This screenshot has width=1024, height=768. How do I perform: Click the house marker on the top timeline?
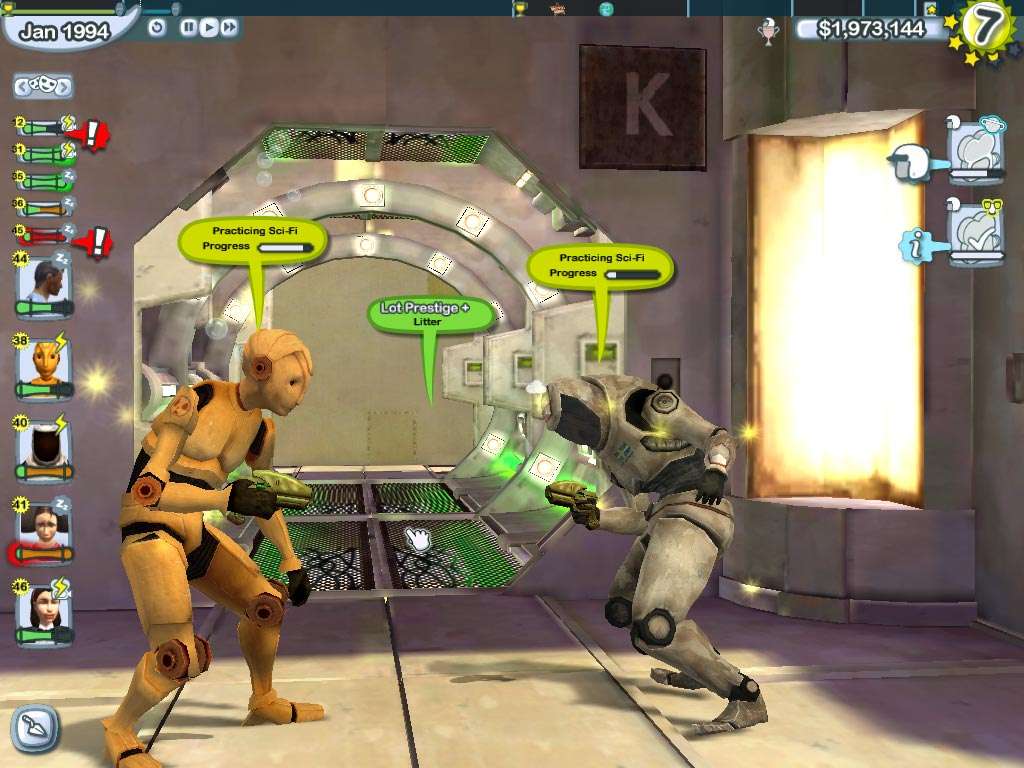558,9
